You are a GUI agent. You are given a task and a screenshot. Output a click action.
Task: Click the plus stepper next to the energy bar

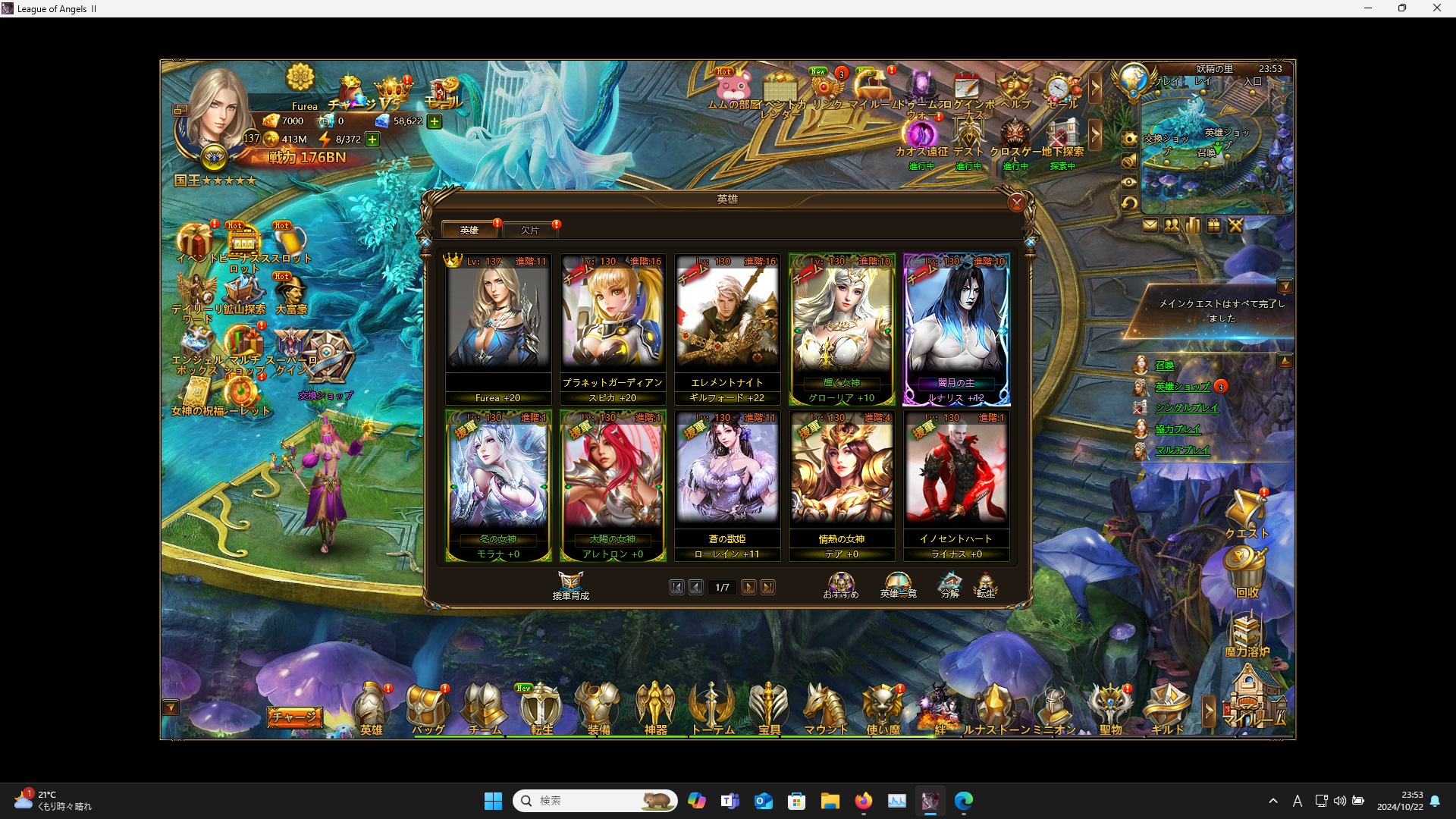(372, 140)
